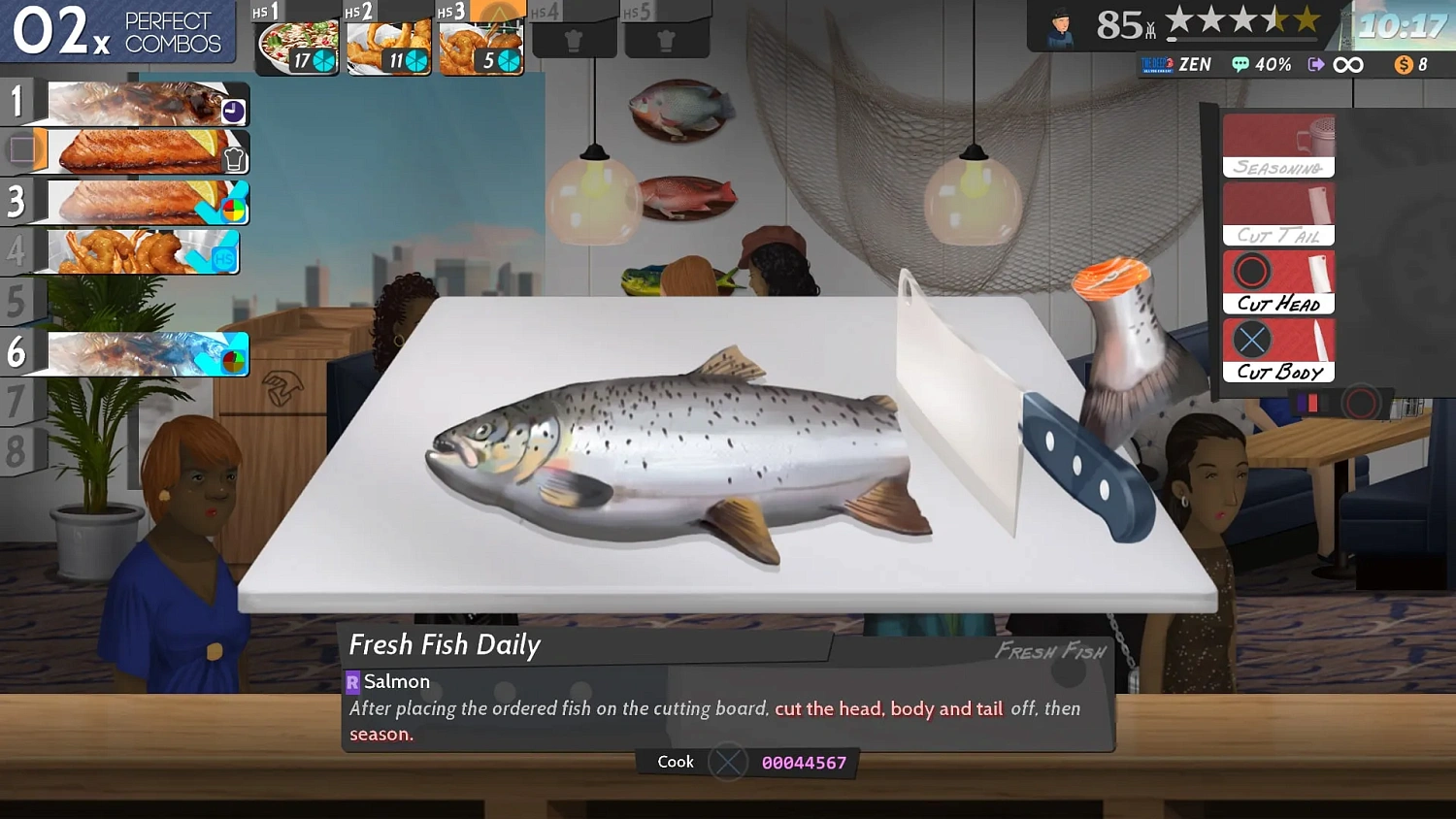Select the salmon filet in order slot 3
Image resolution: width=1456 pixels, height=819 pixels.
point(126,203)
